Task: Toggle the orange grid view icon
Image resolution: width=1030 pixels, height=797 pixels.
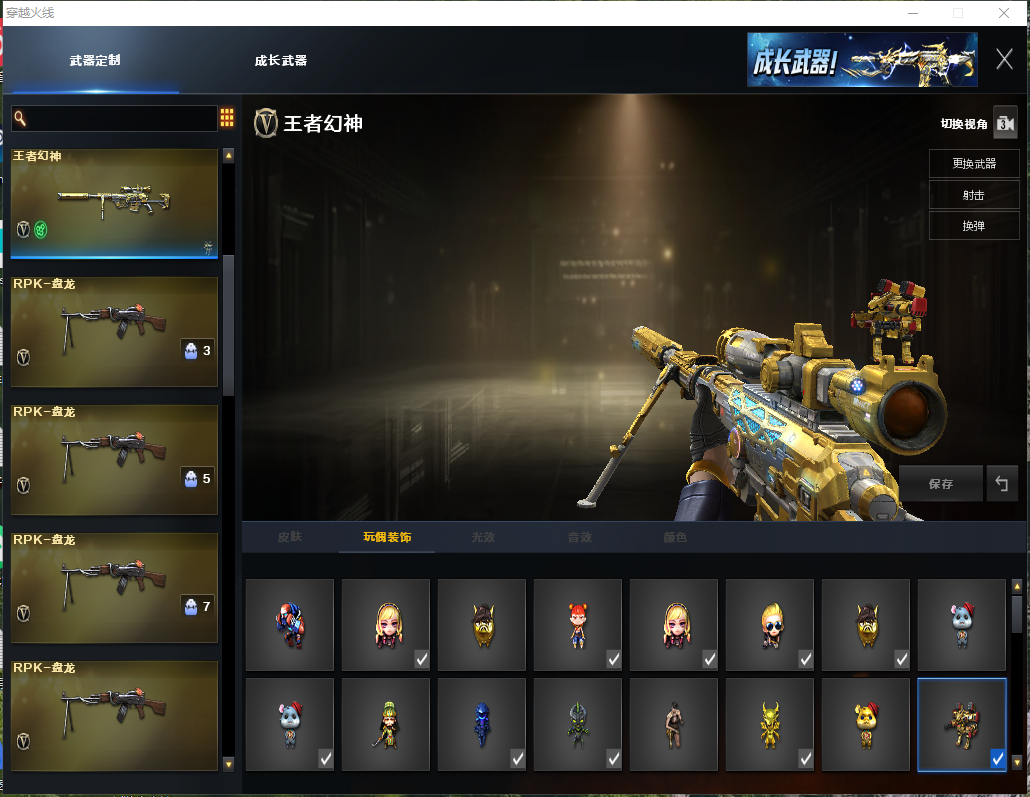Action: [x=227, y=118]
